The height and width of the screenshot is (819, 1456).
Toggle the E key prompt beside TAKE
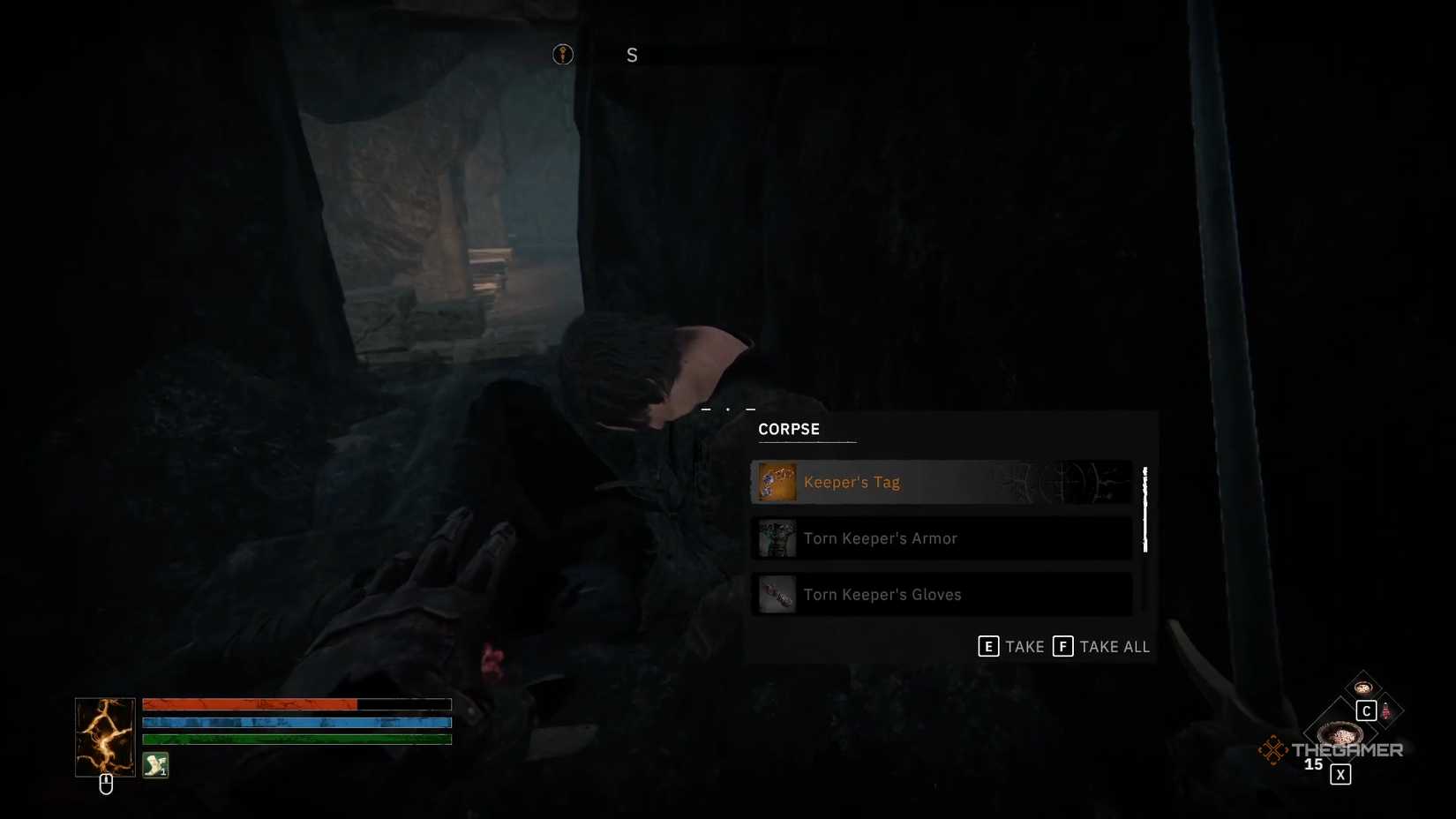coord(988,646)
